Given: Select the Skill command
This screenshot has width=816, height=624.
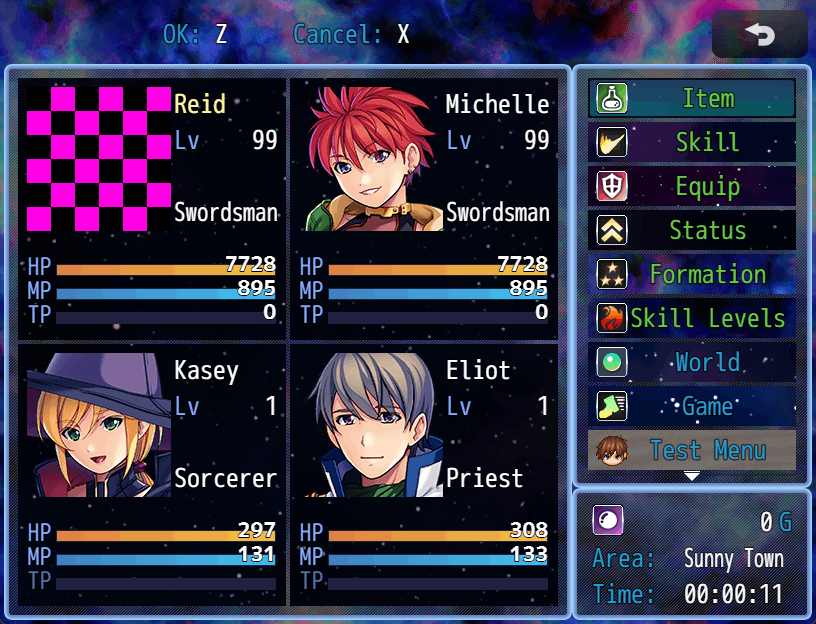Looking at the screenshot, I should [x=692, y=143].
